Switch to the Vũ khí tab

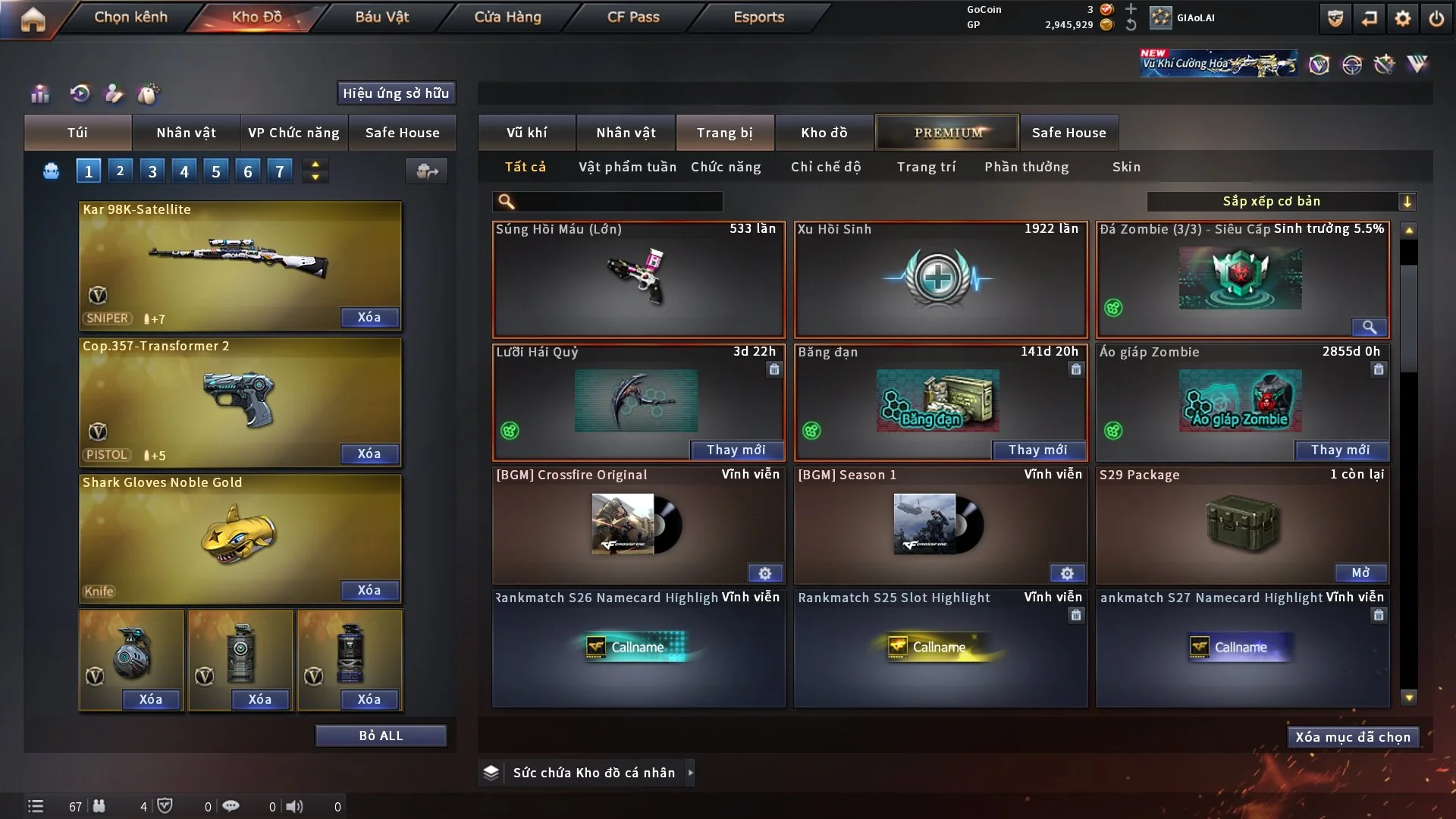click(526, 133)
